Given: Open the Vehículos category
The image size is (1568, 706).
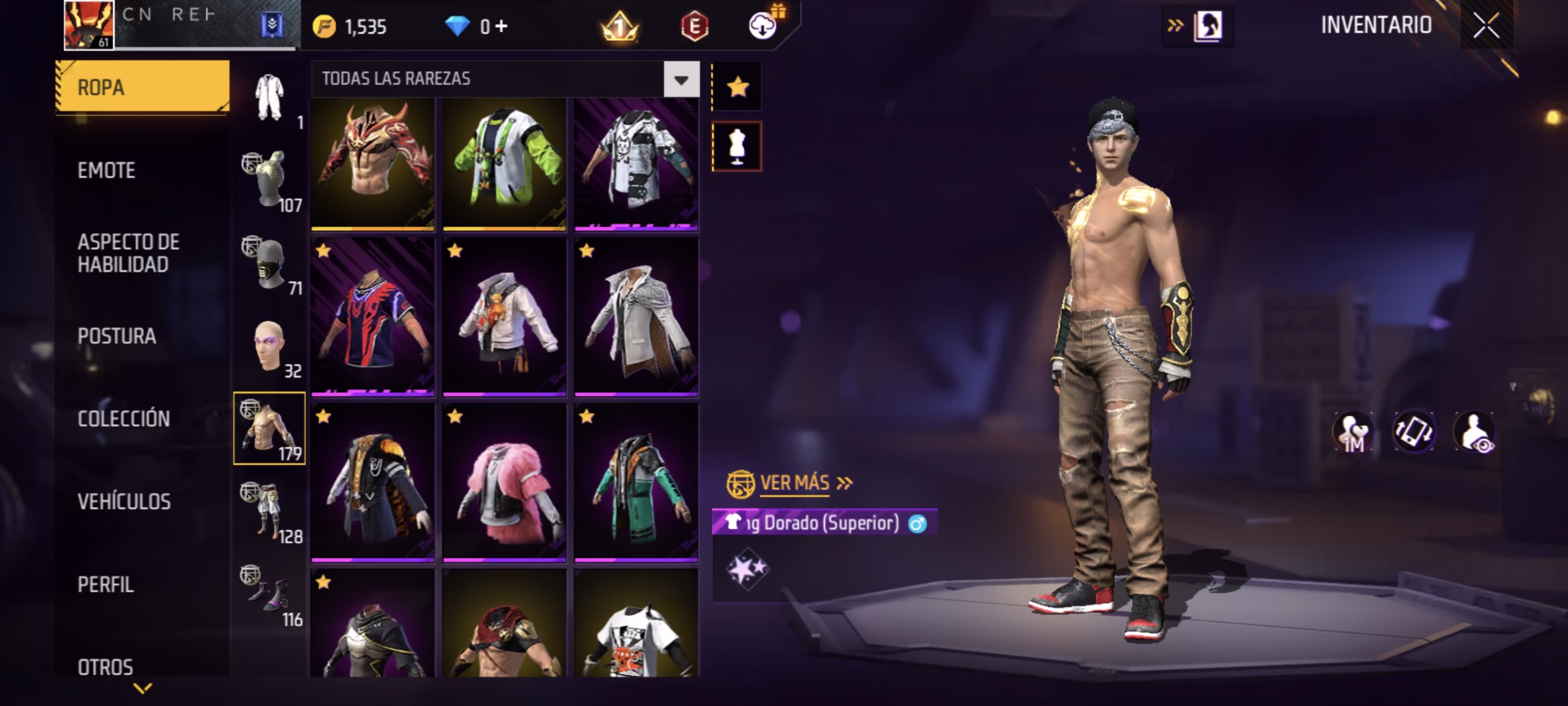Looking at the screenshot, I should [124, 501].
